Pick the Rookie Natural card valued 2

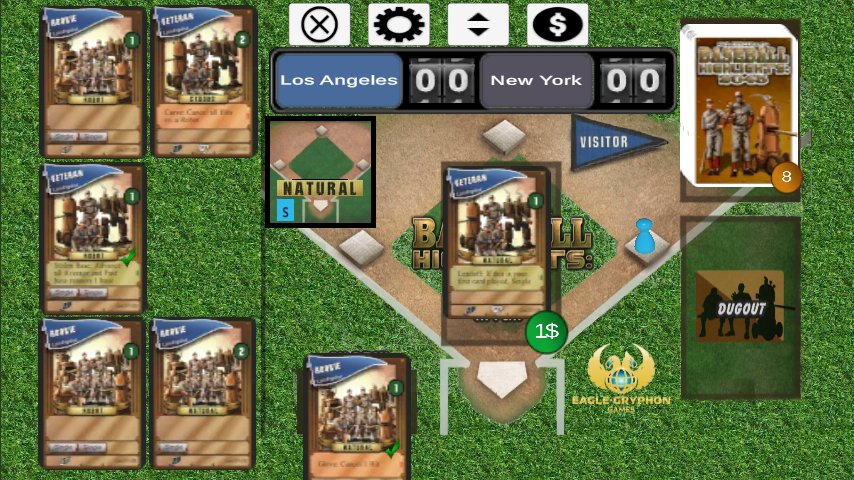202,393
